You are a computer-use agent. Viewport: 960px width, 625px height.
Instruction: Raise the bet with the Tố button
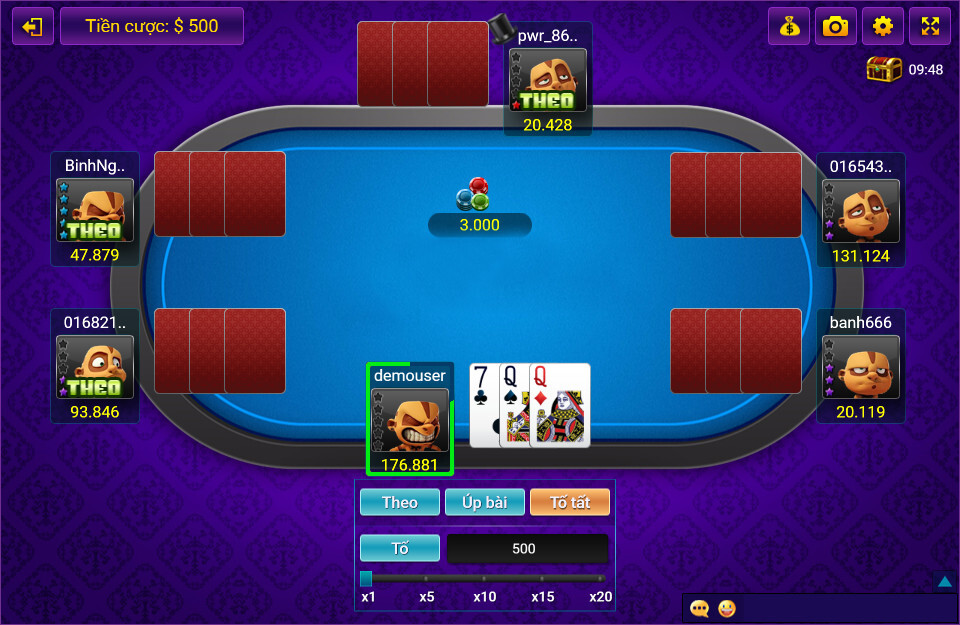(400, 548)
